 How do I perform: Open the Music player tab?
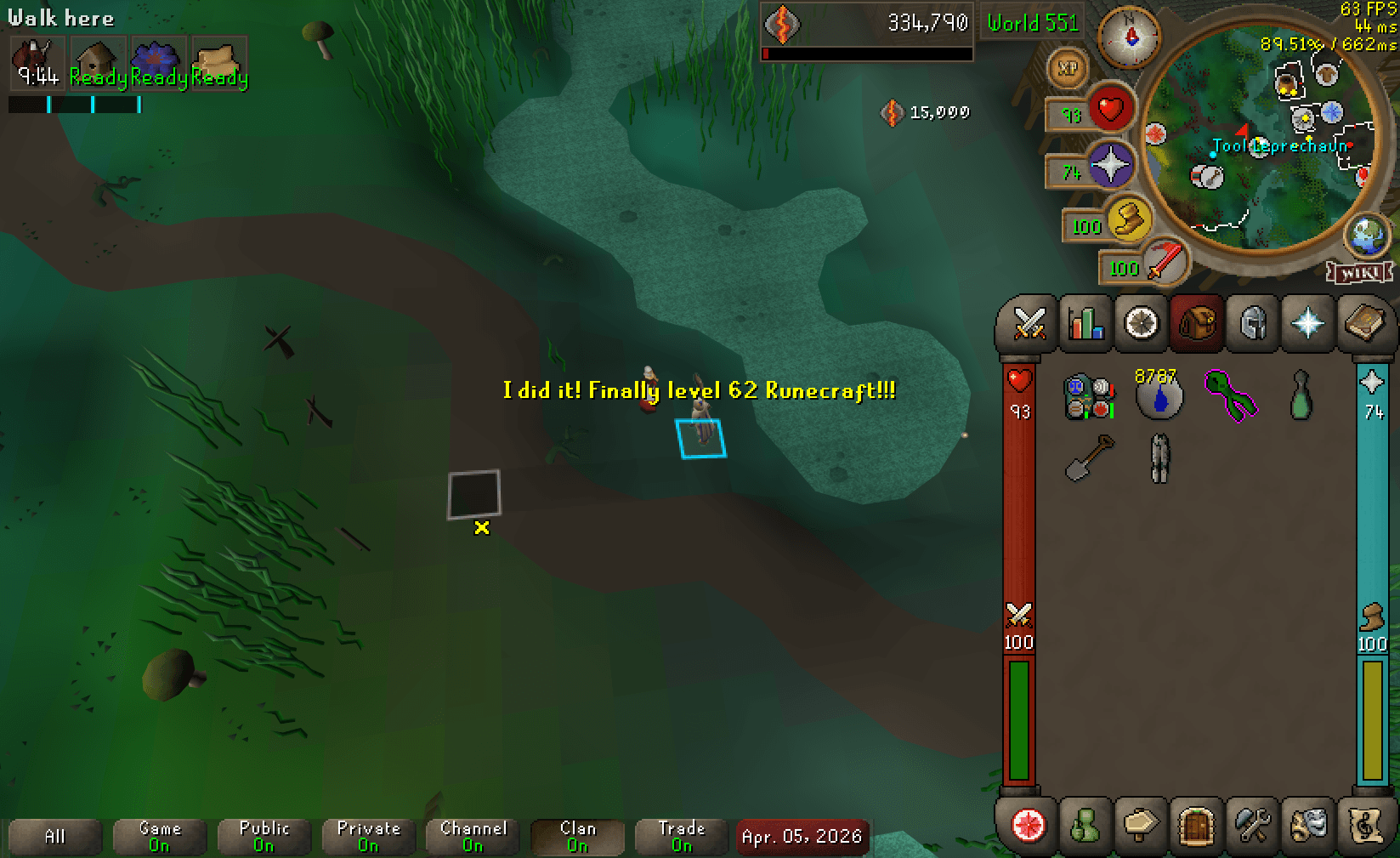pos(1365,827)
